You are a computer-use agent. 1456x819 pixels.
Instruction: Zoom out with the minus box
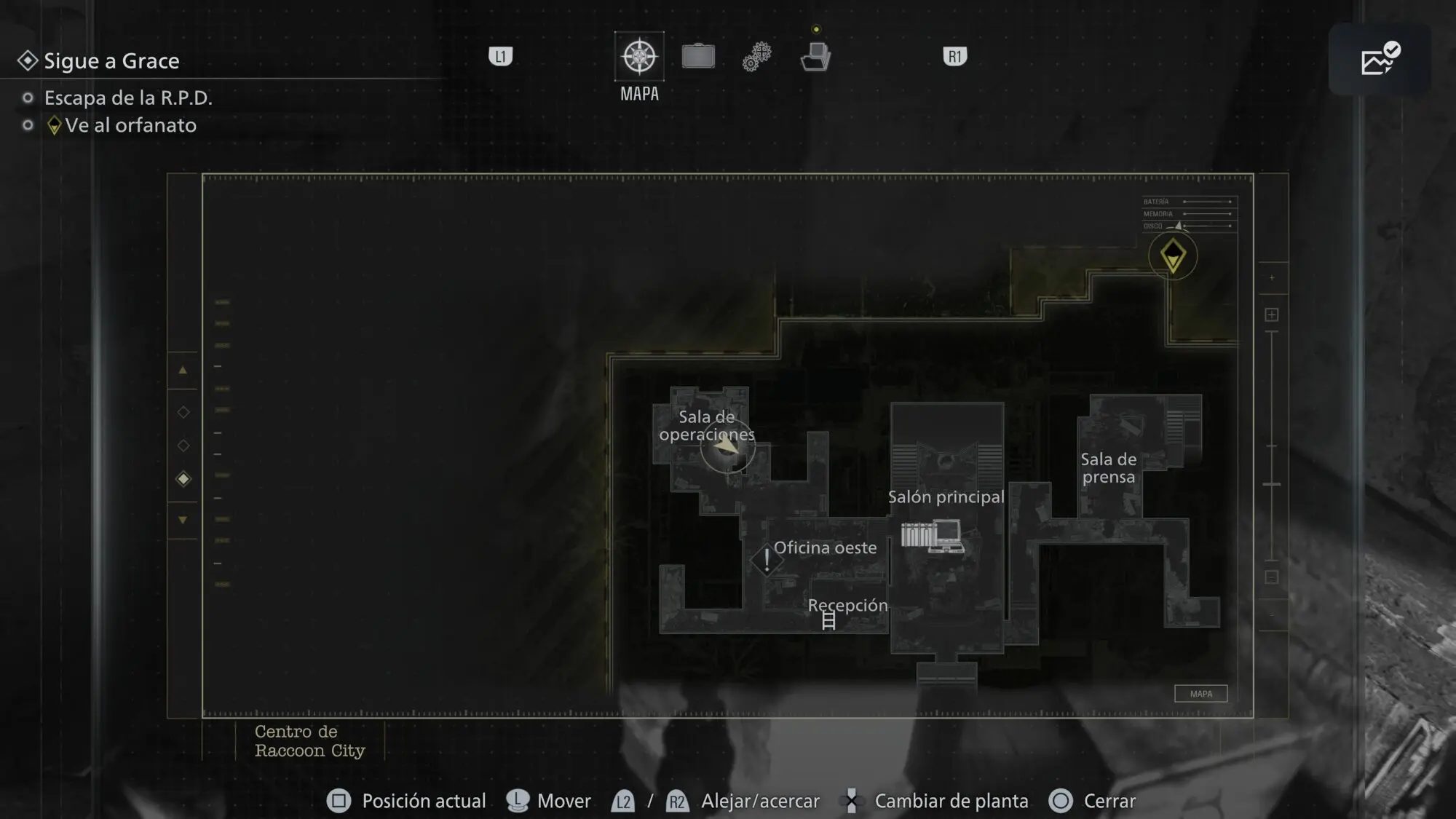[1272, 577]
